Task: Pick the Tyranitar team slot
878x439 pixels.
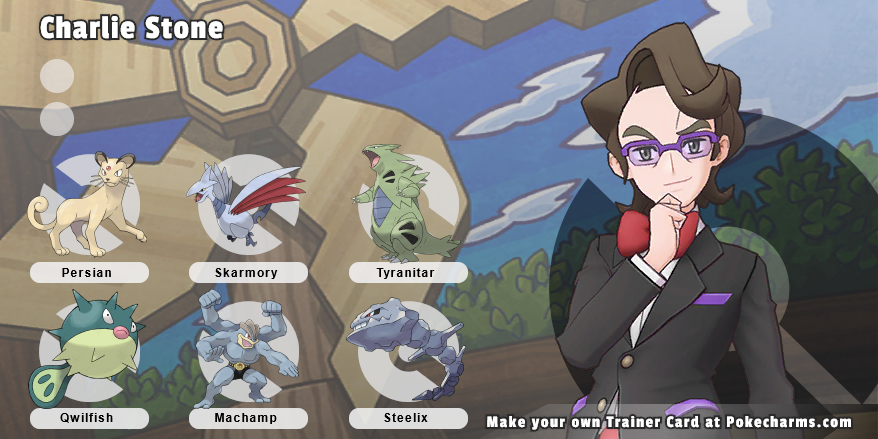Action: tap(405, 205)
